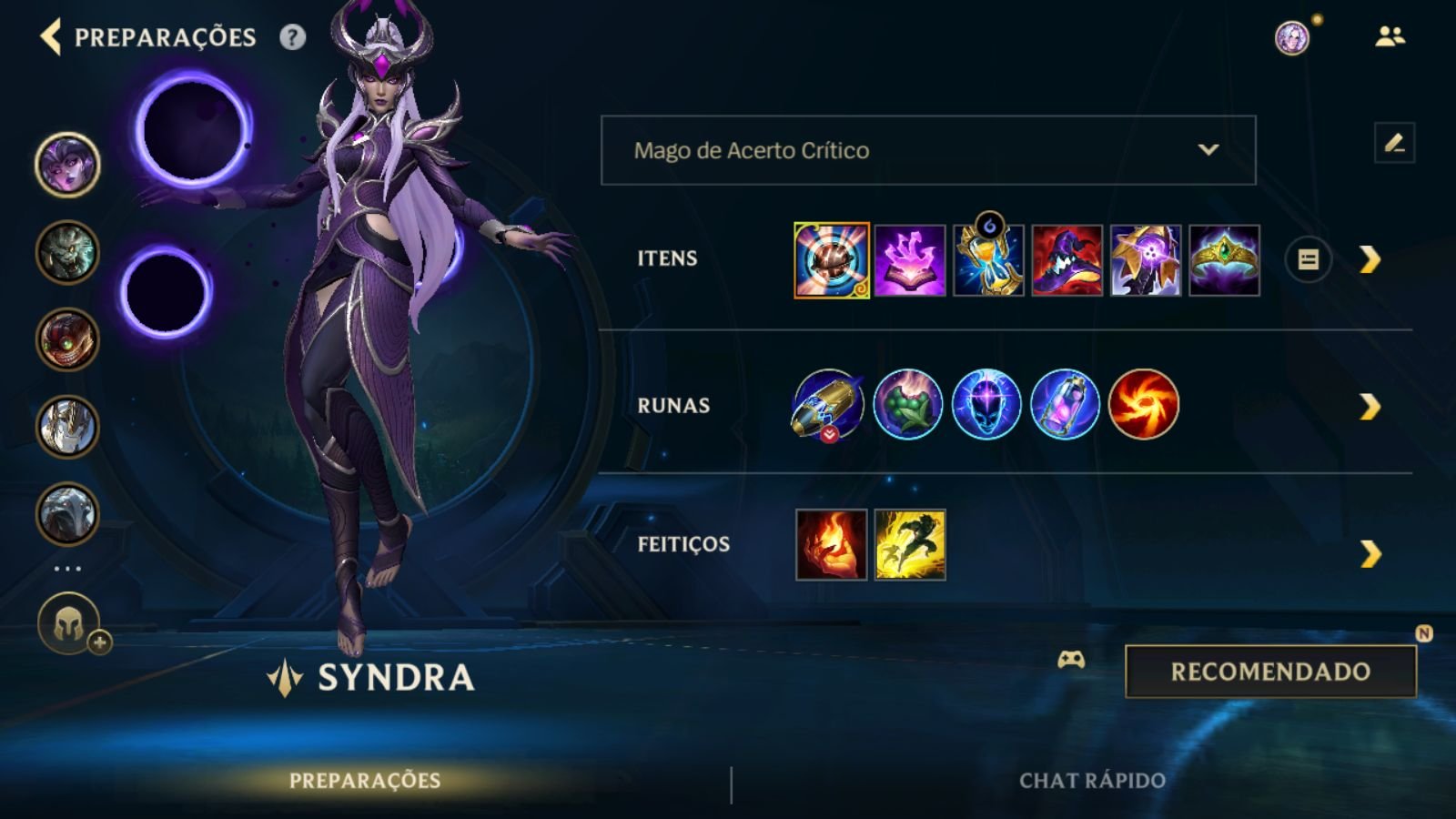Switch to the Chat Rápido tab
The image size is (1456, 819).
[x=1092, y=781]
